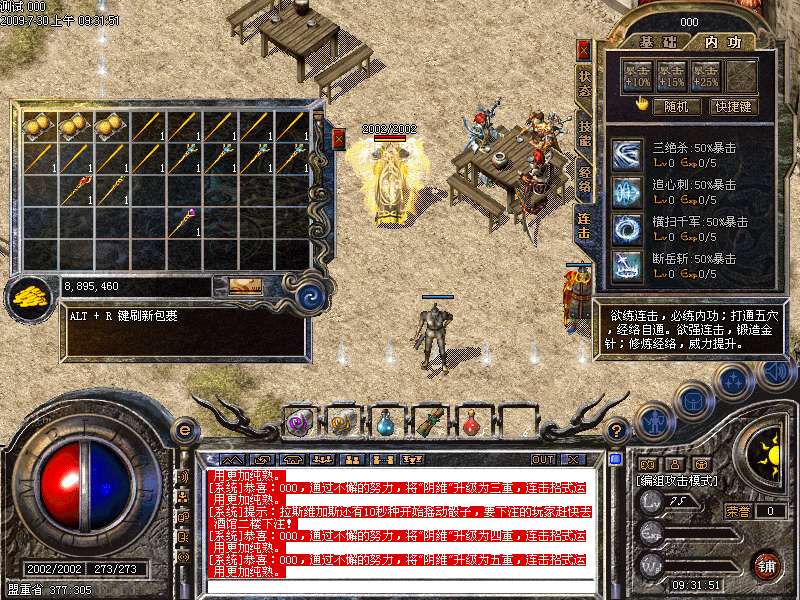
Task: Pick the purple-gem staff in the bag
Action: [x=183, y=221]
